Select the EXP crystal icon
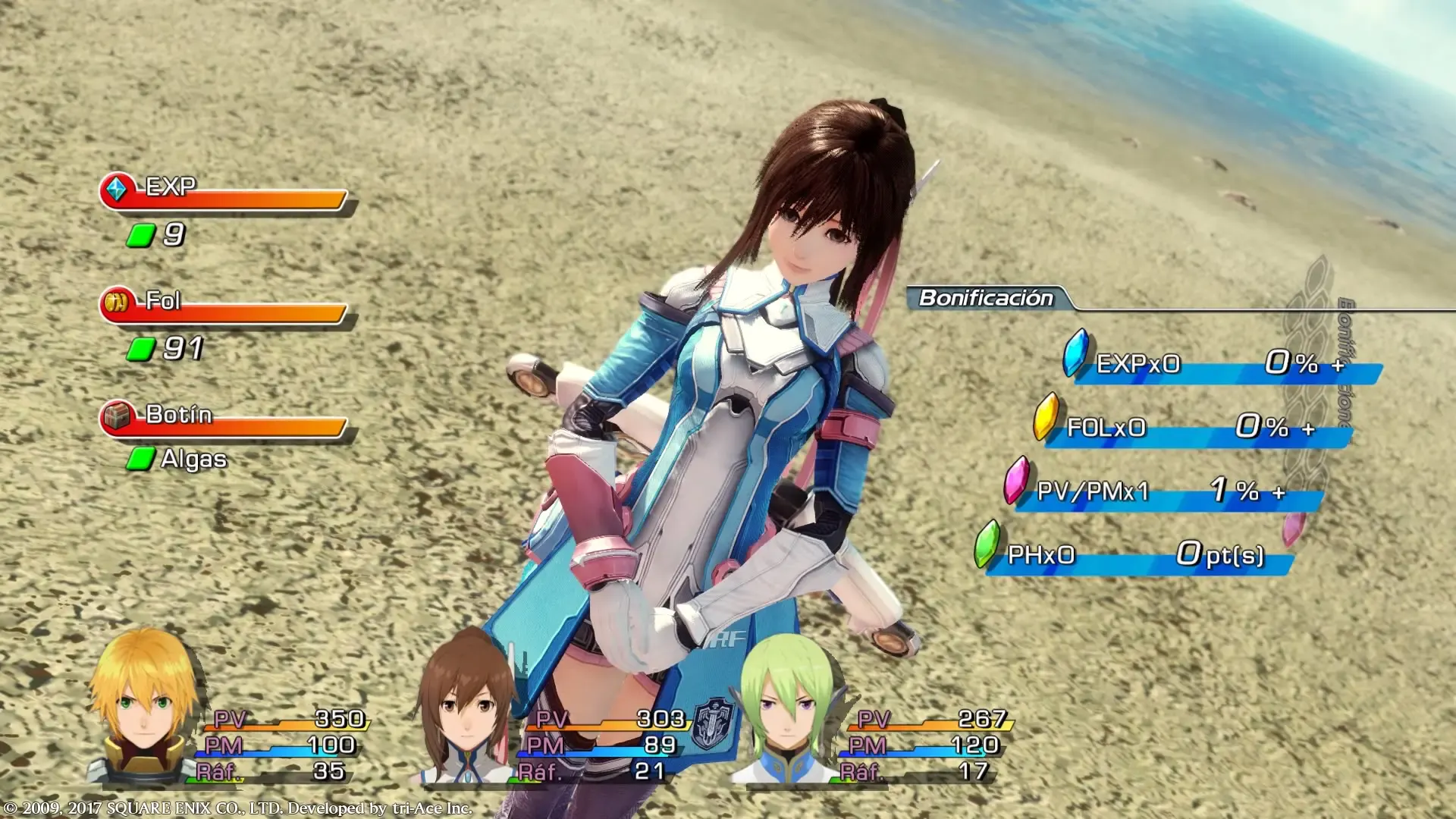 click(x=117, y=188)
